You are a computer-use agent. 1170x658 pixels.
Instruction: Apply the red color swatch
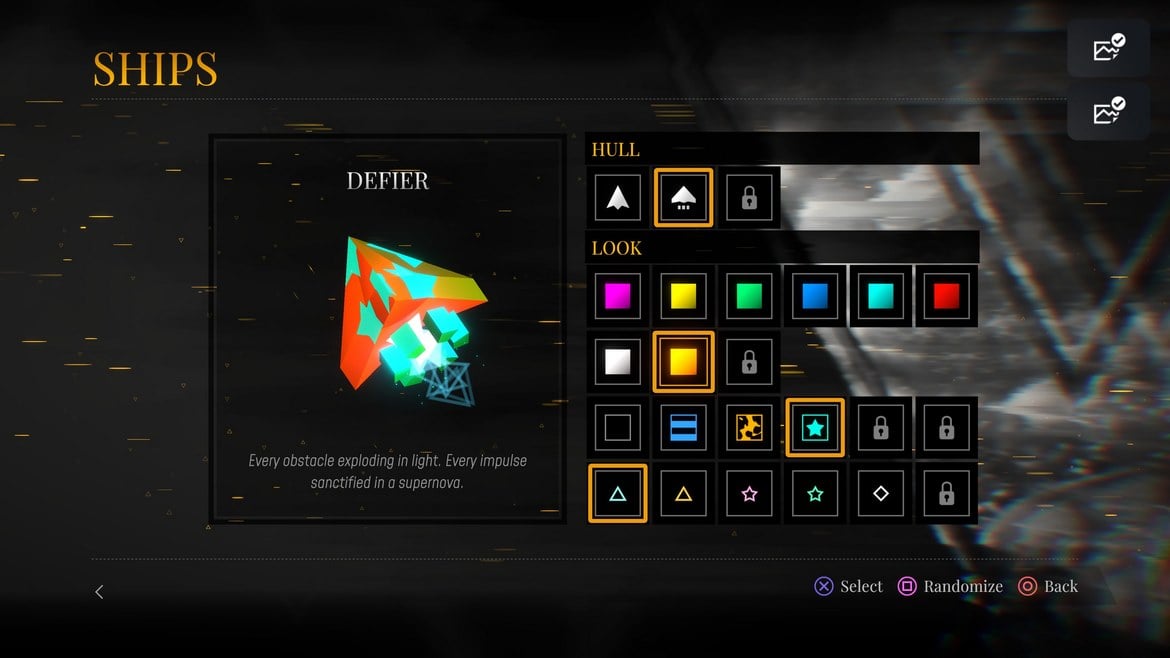click(x=946, y=296)
